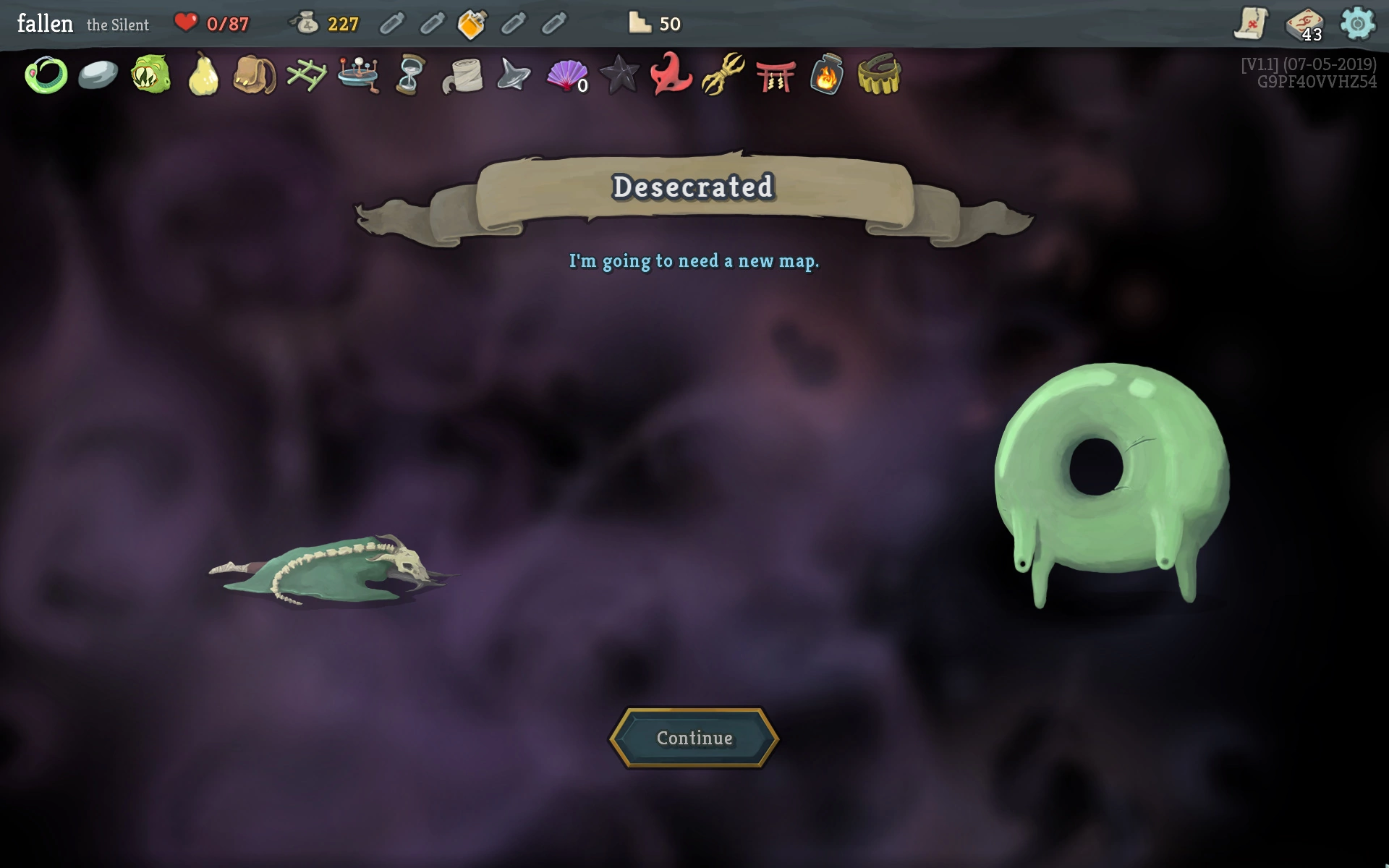Inspect the purple fan relic
The height and width of the screenshot is (868, 1389).
566,75
